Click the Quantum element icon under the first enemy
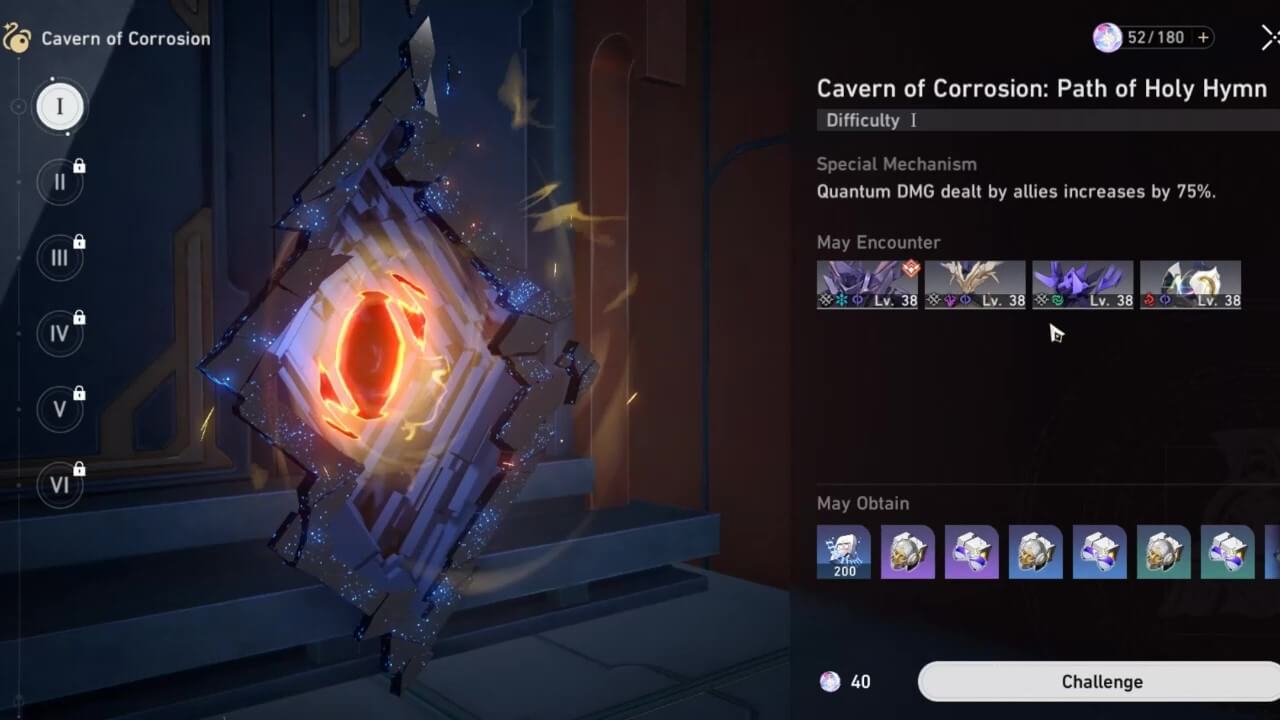This screenshot has width=1280, height=720. point(858,299)
